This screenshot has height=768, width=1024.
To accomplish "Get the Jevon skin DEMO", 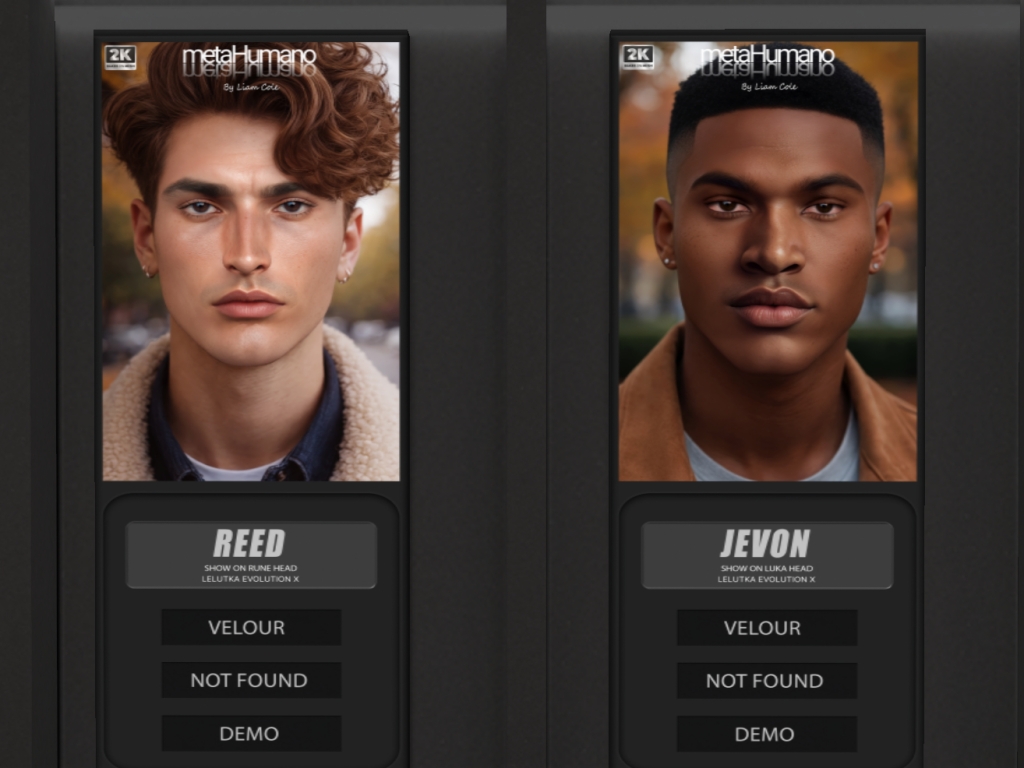I will 766,734.
